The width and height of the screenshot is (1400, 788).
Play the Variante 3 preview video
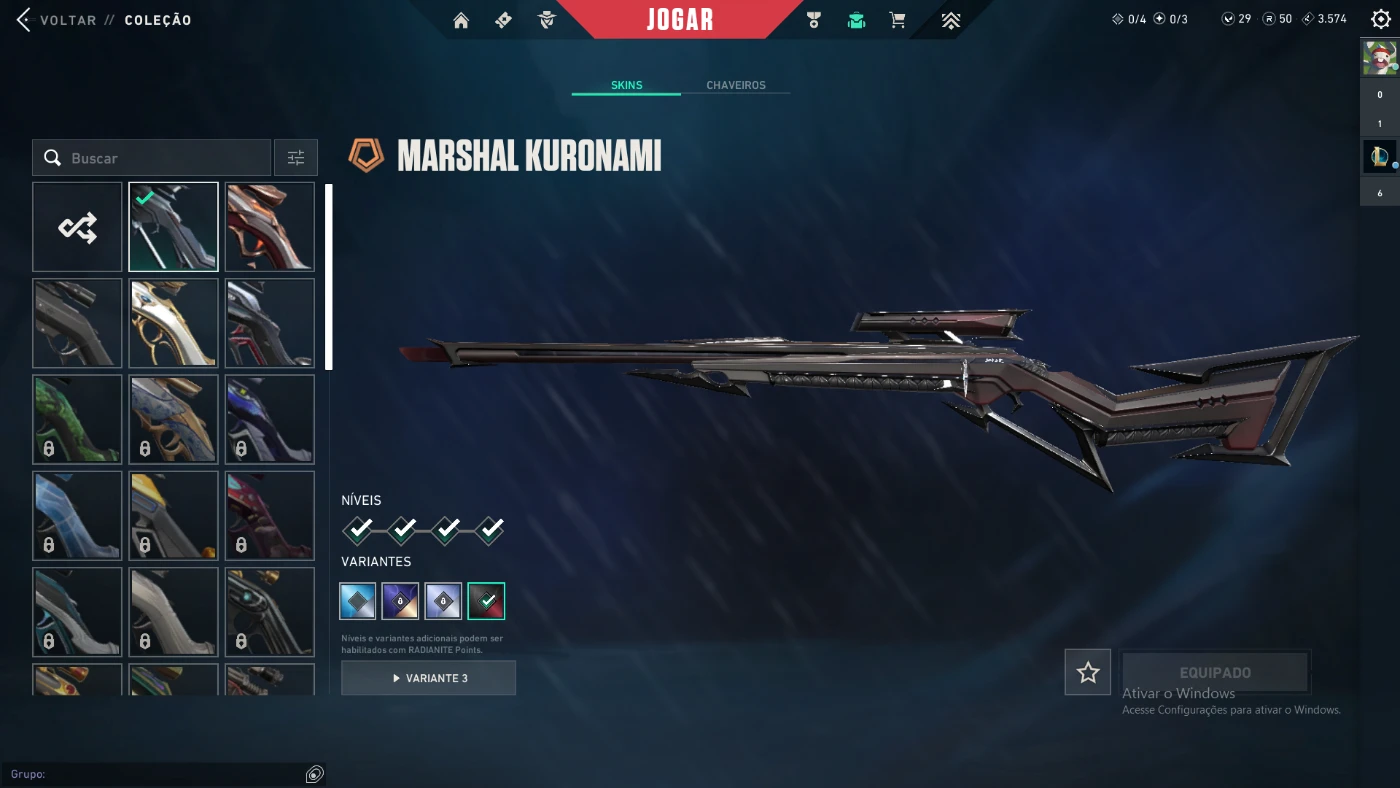[428, 678]
